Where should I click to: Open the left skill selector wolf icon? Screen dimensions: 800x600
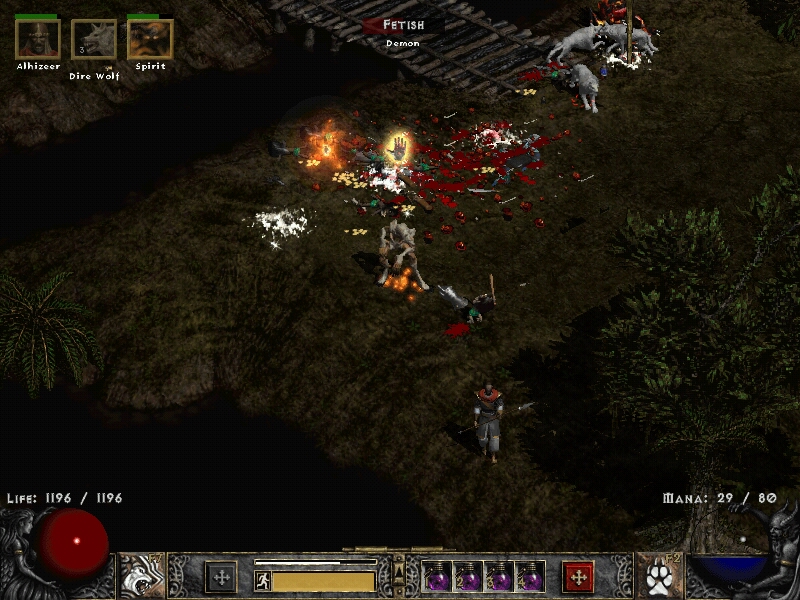141,576
